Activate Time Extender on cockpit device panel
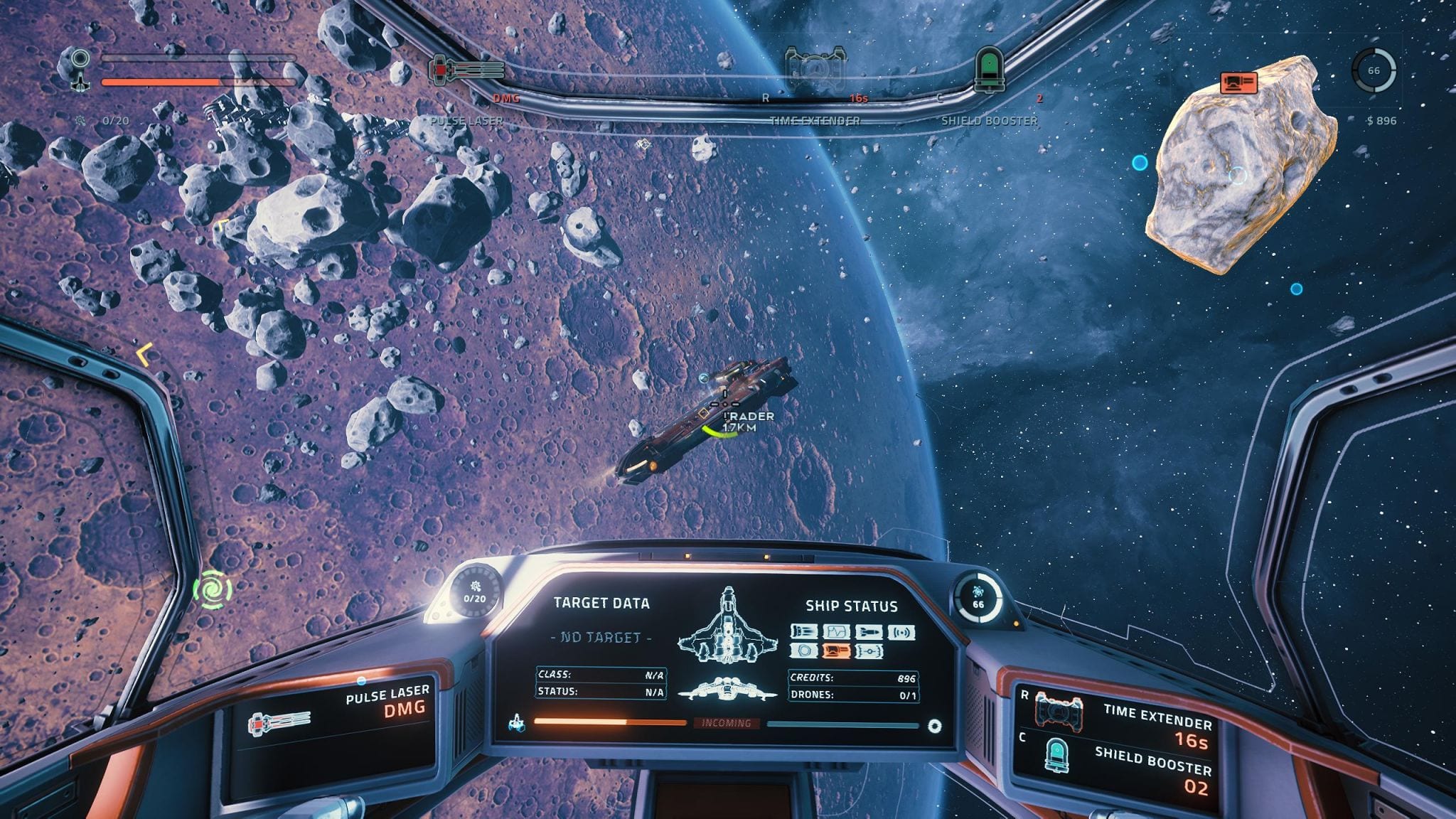 pos(1059,710)
